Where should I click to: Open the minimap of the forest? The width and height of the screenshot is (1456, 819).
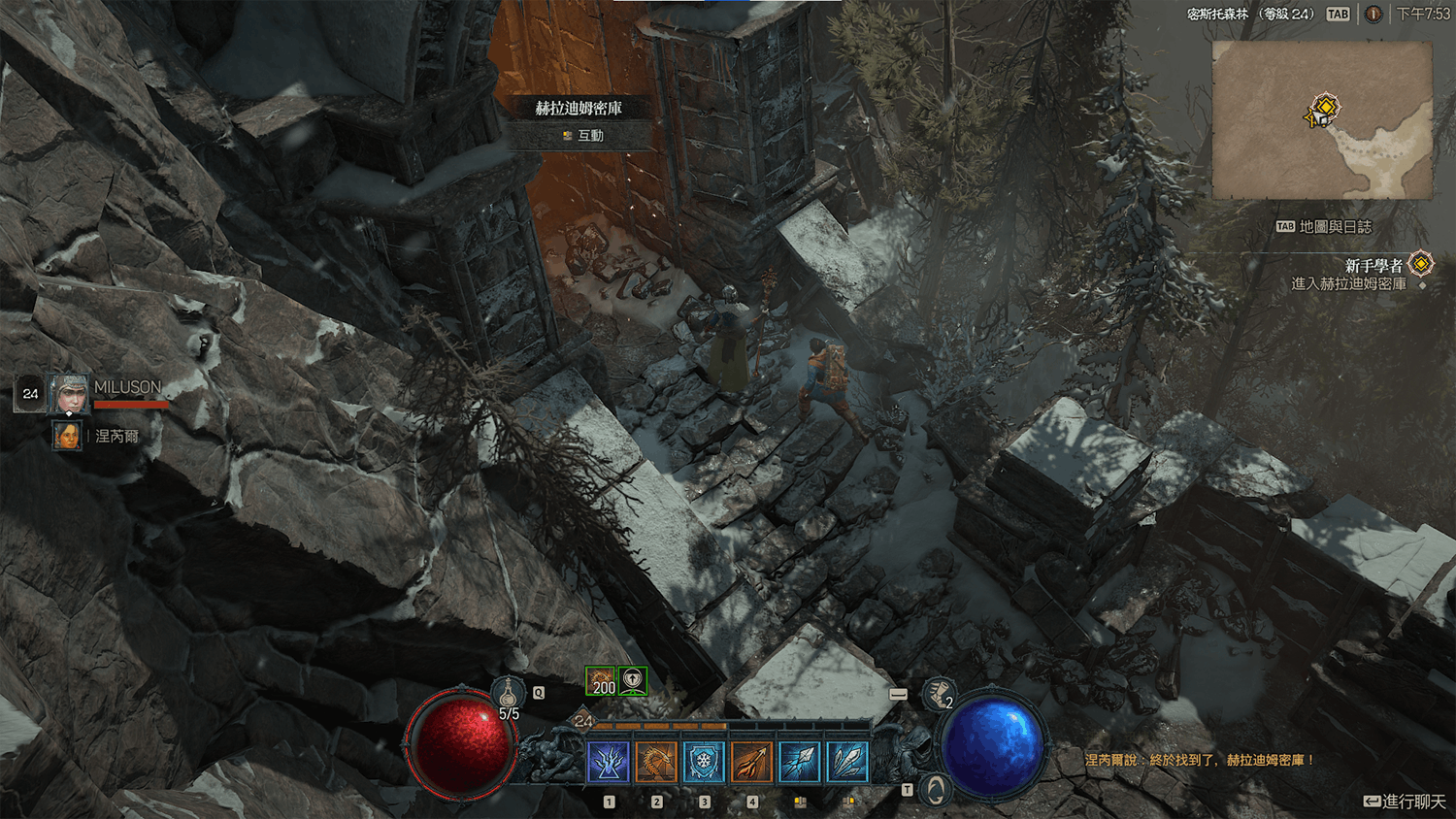point(1322,120)
